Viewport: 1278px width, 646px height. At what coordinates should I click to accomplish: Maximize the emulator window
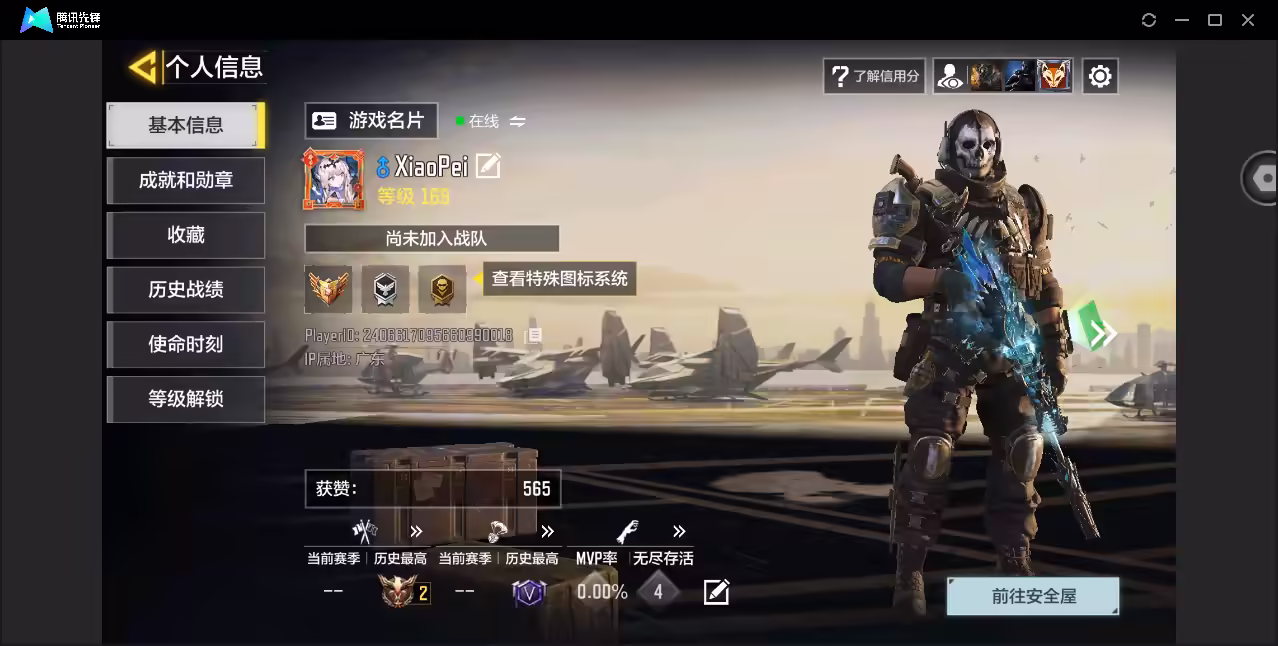click(1215, 20)
